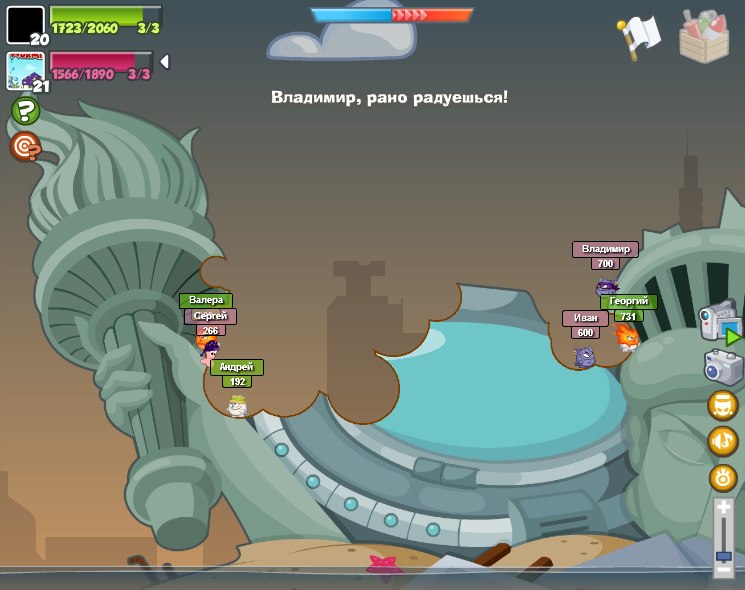Toggle music with the note button
This screenshot has height=590, width=745.
(x=722, y=440)
